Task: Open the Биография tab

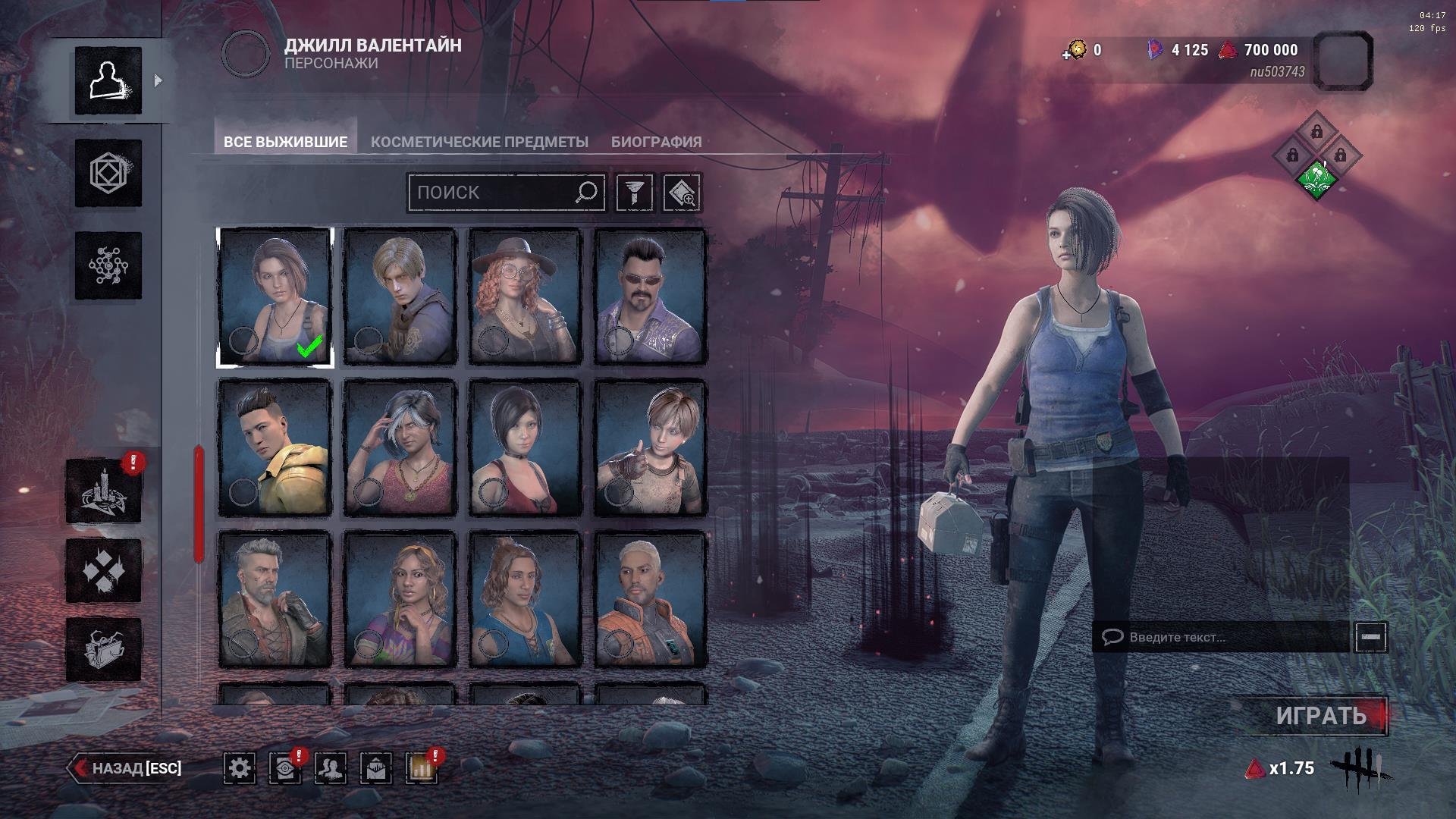Action: point(656,142)
